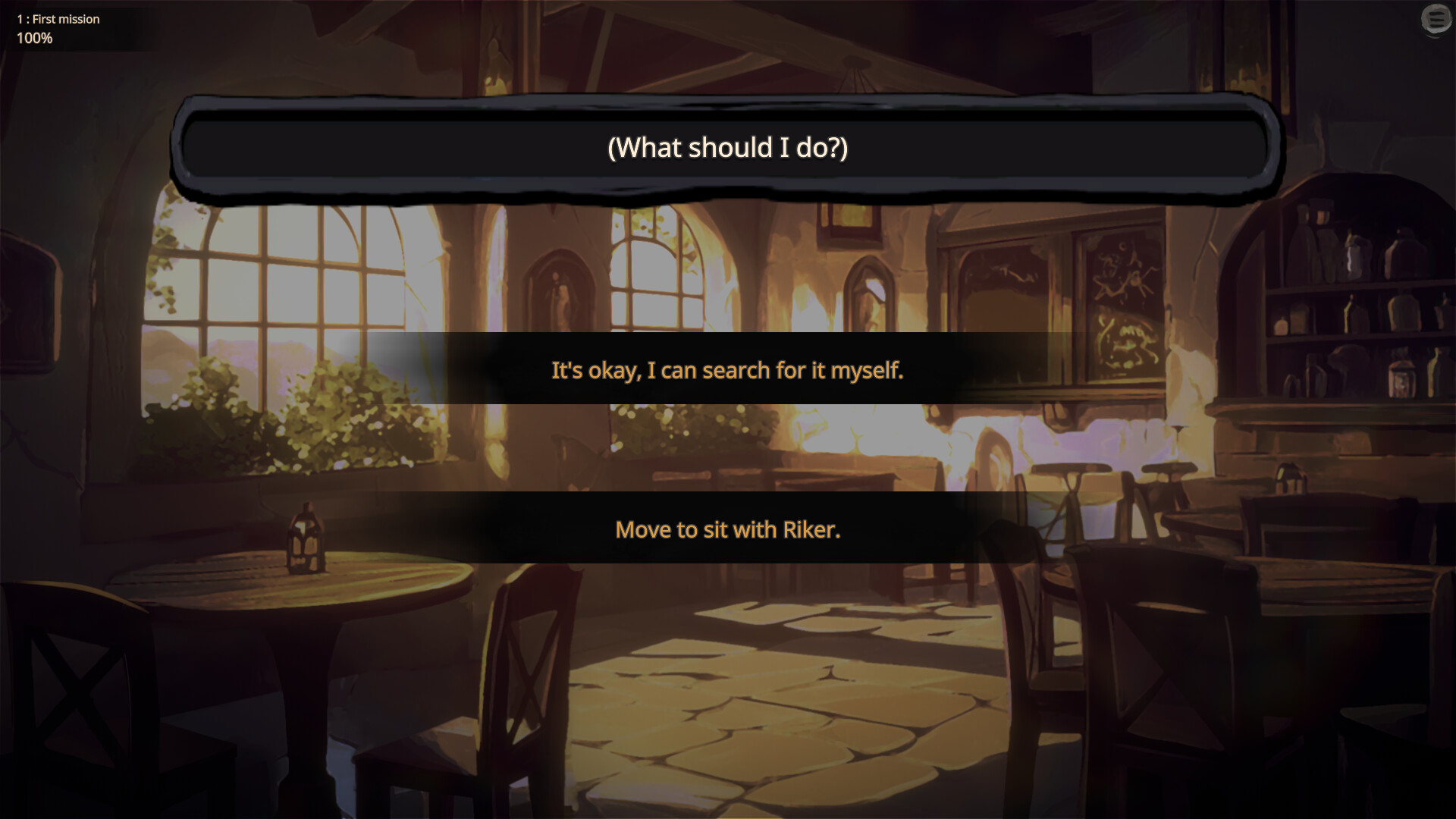
Task: Click the "(What should I do?)" dialogue box
Action: (x=726, y=149)
